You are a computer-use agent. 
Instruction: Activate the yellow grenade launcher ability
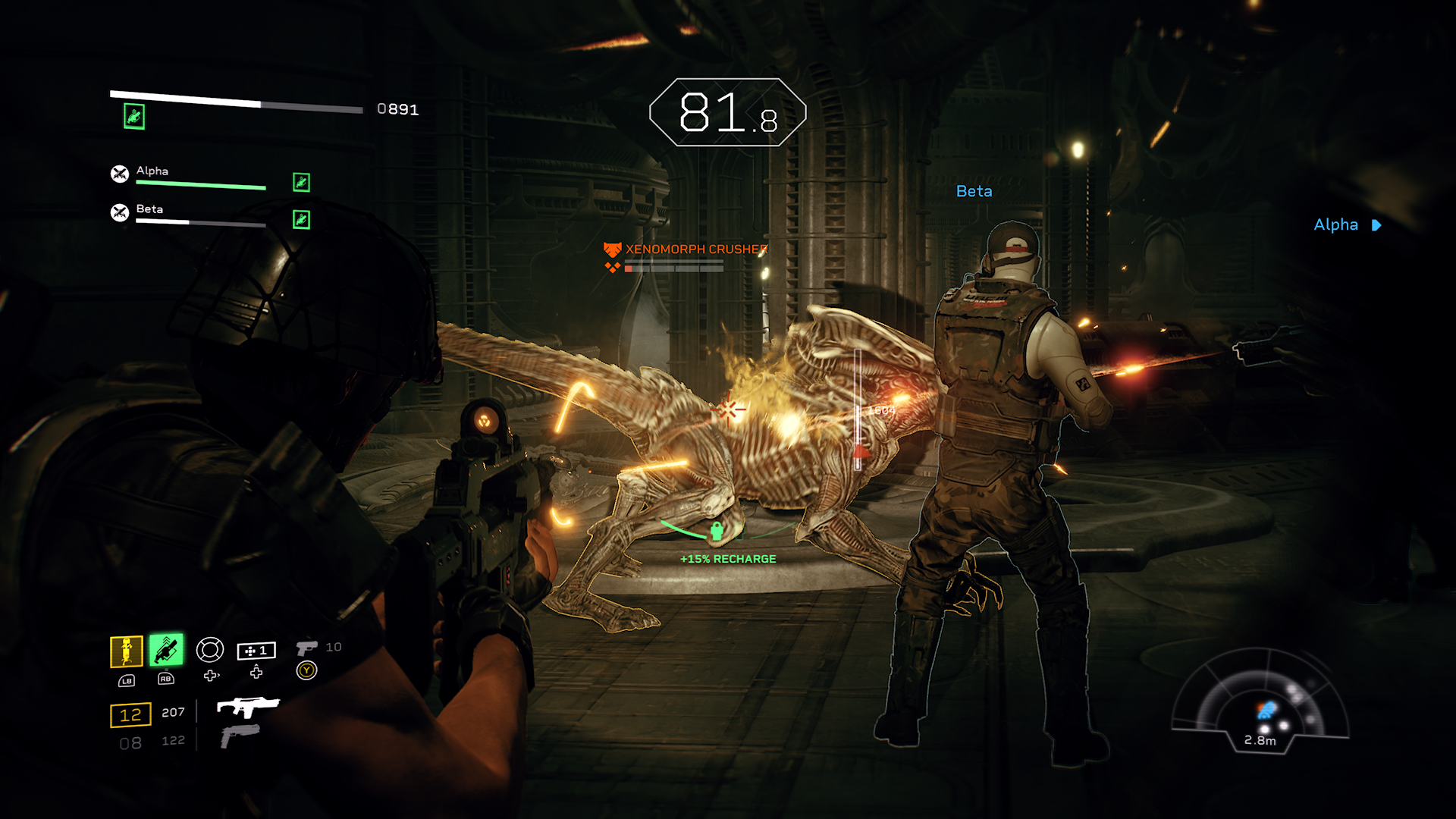coord(127,651)
